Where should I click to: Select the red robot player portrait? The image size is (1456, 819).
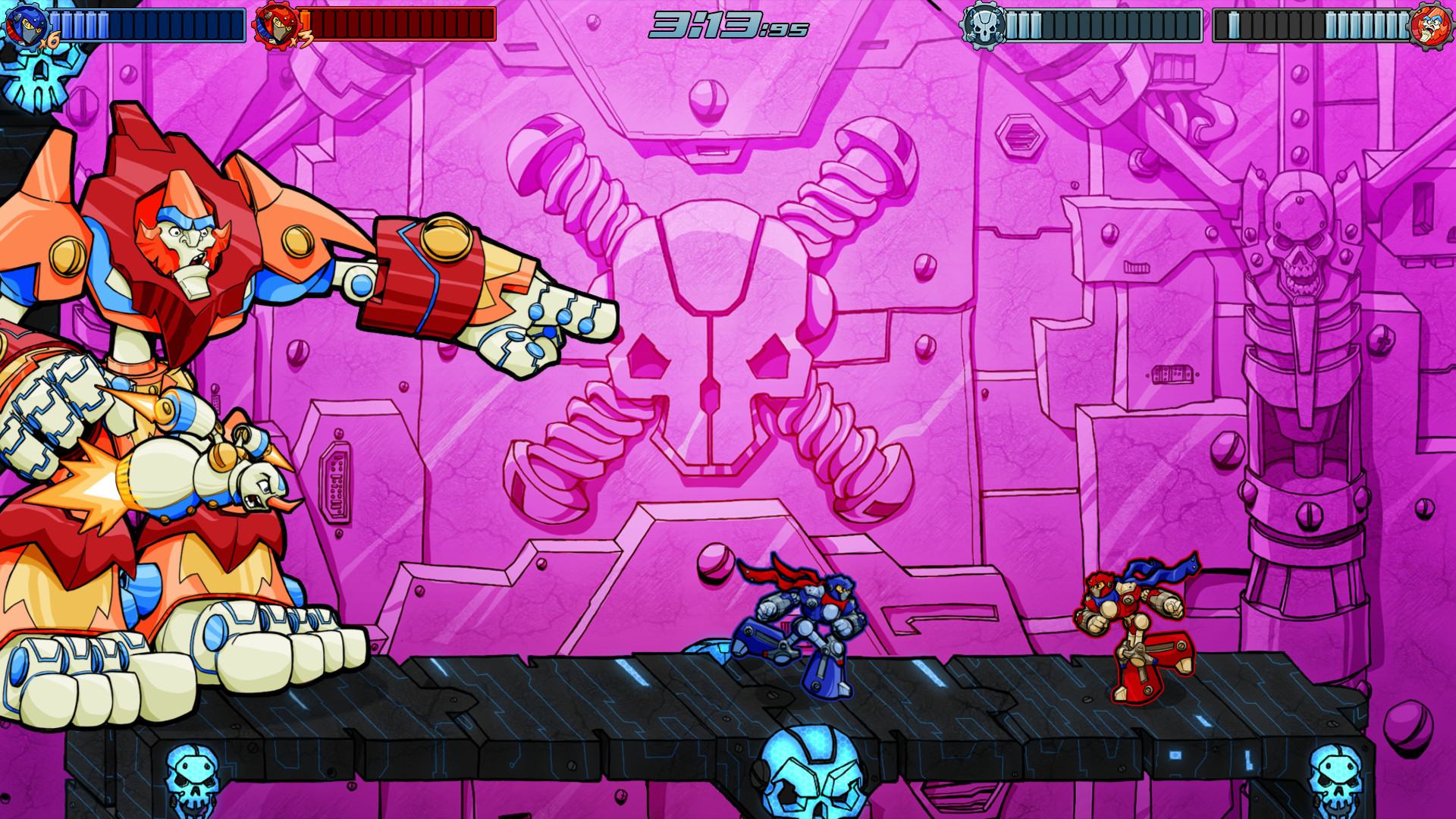point(274,26)
